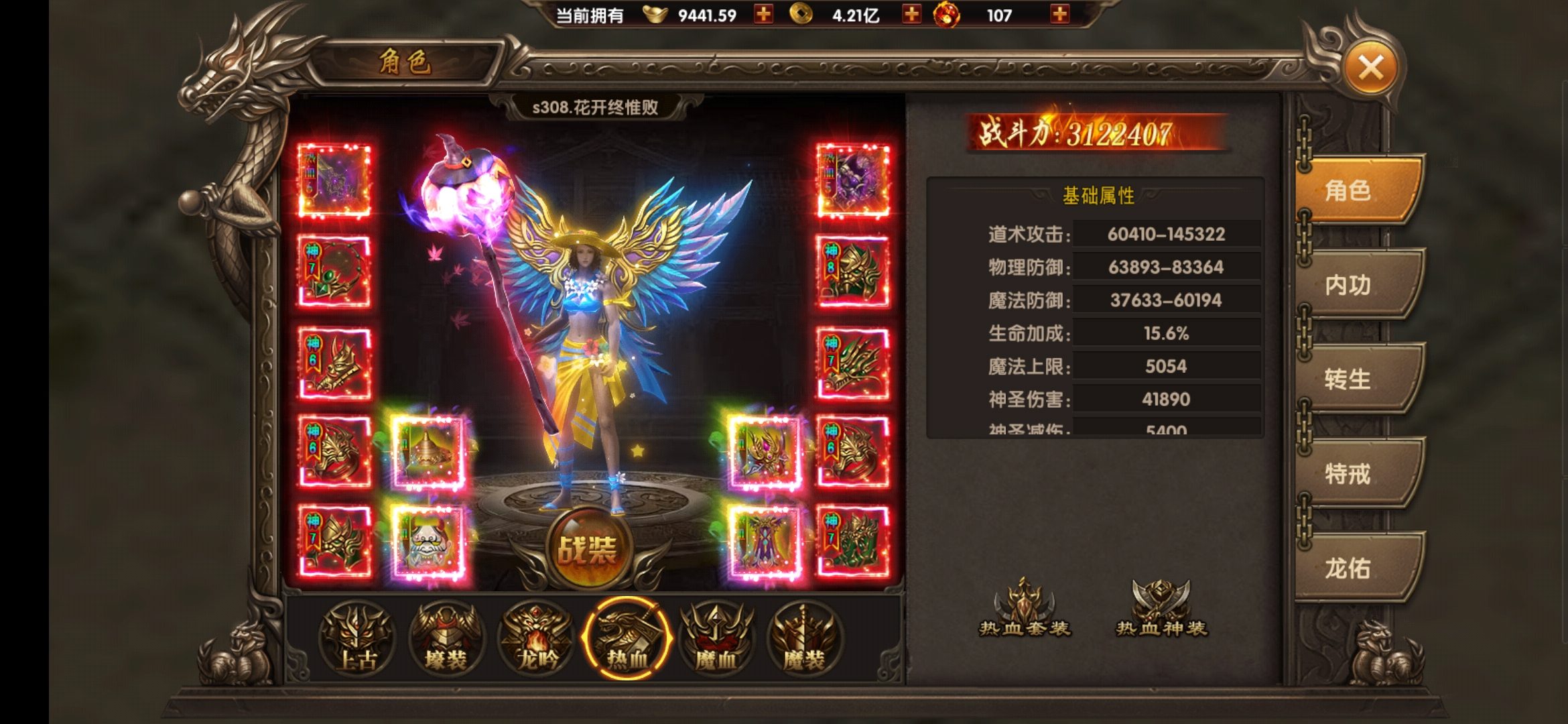Show the 龙佑 side tab

(1354, 568)
